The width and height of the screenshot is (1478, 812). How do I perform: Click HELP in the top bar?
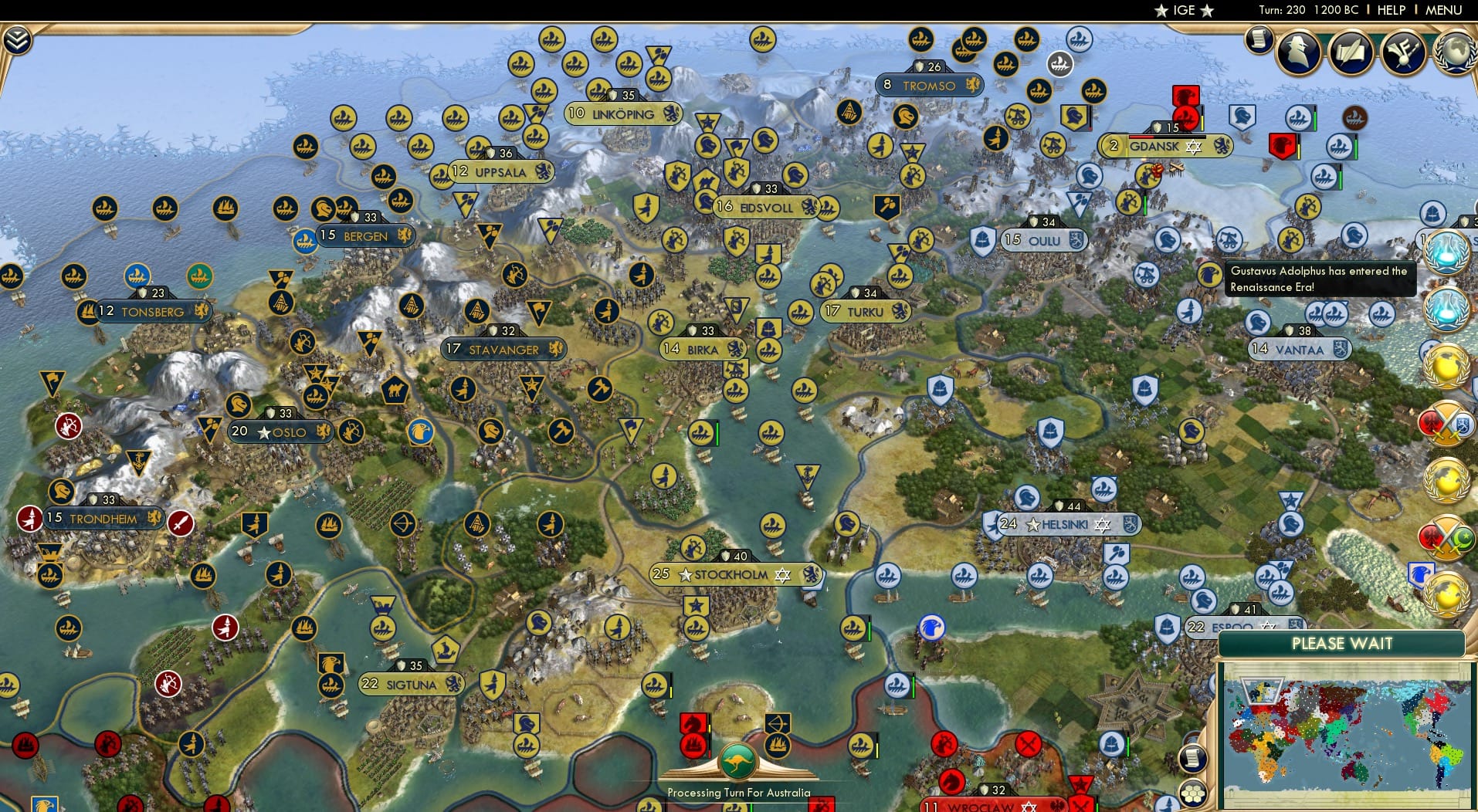point(1390,10)
